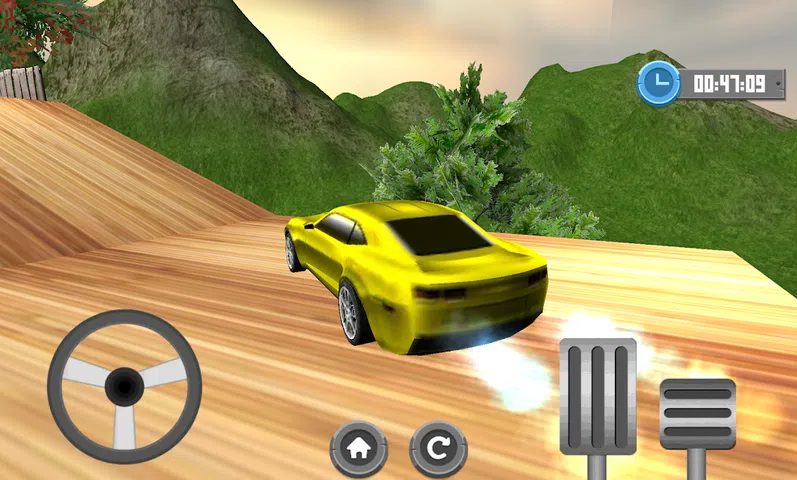The height and width of the screenshot is (480, 797).
Task: Restart the level with the circular arrow button
Action: (437, 448)
